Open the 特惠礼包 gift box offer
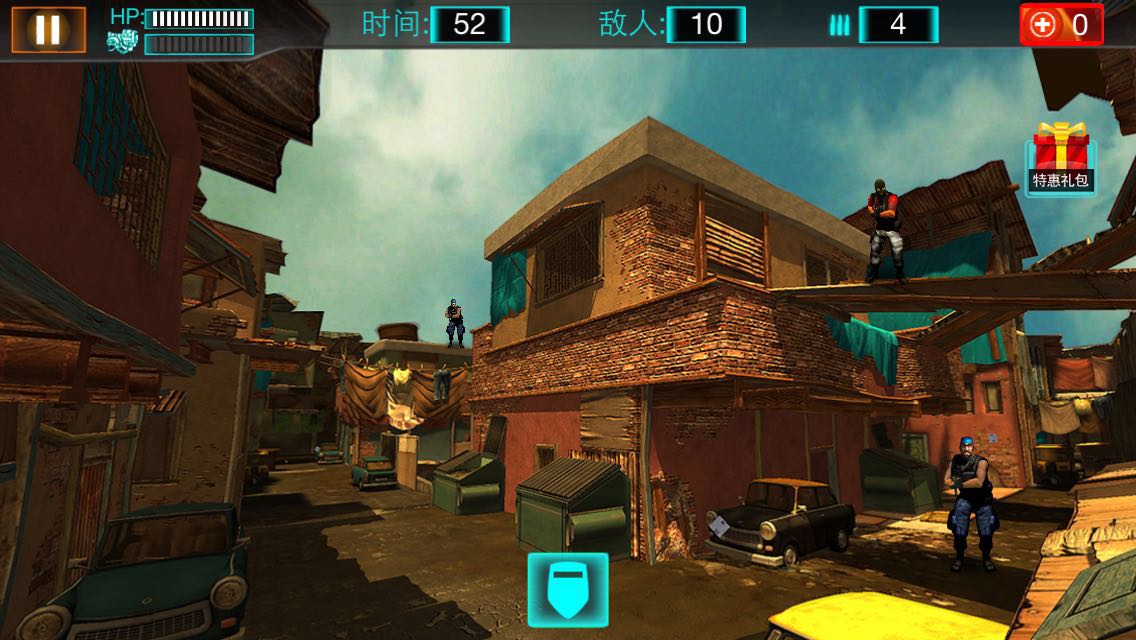The width and height of the screenshot is (1136, 640). tap(1060, 158)
